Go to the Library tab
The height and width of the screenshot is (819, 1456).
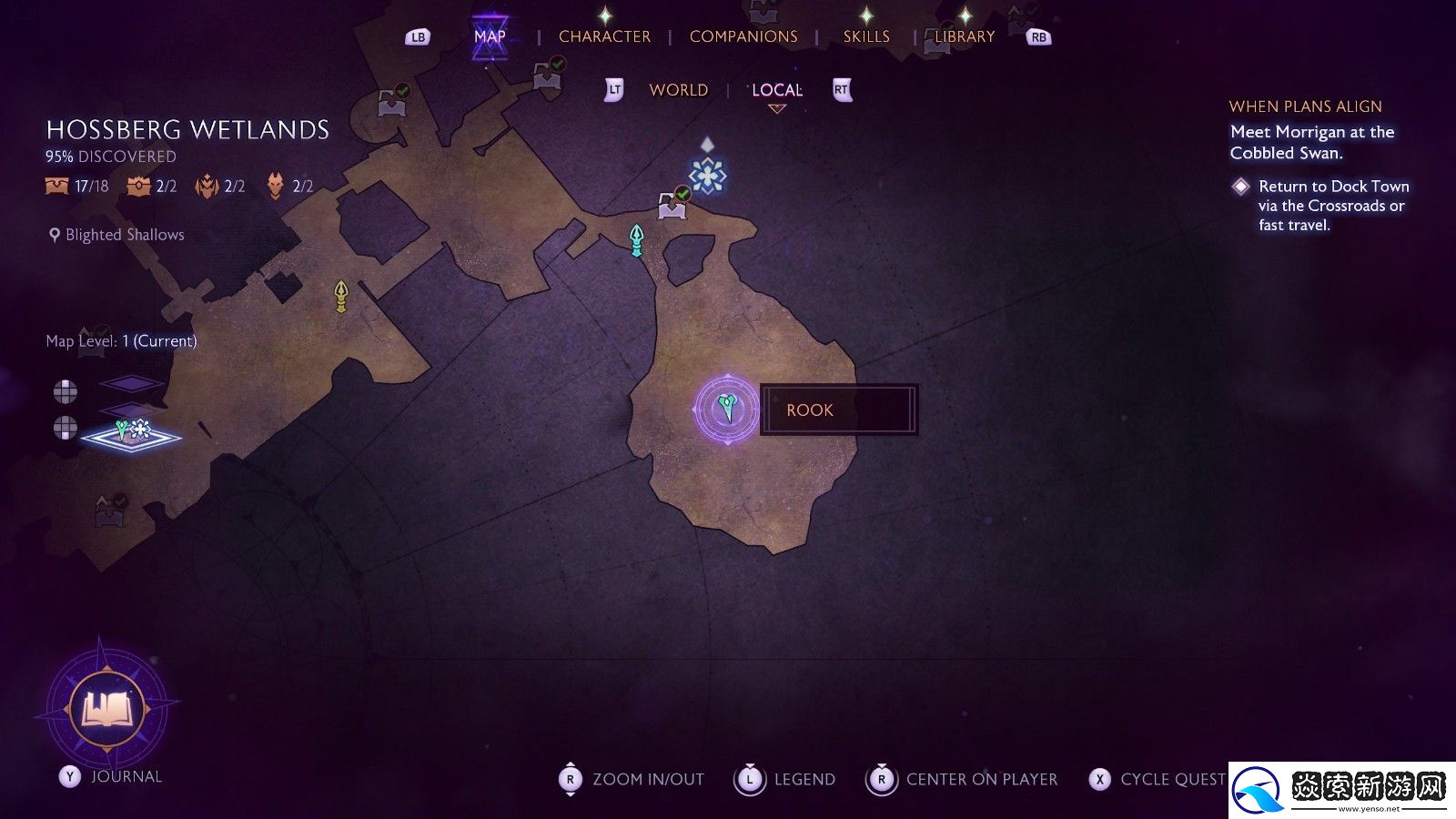point(965,36)
